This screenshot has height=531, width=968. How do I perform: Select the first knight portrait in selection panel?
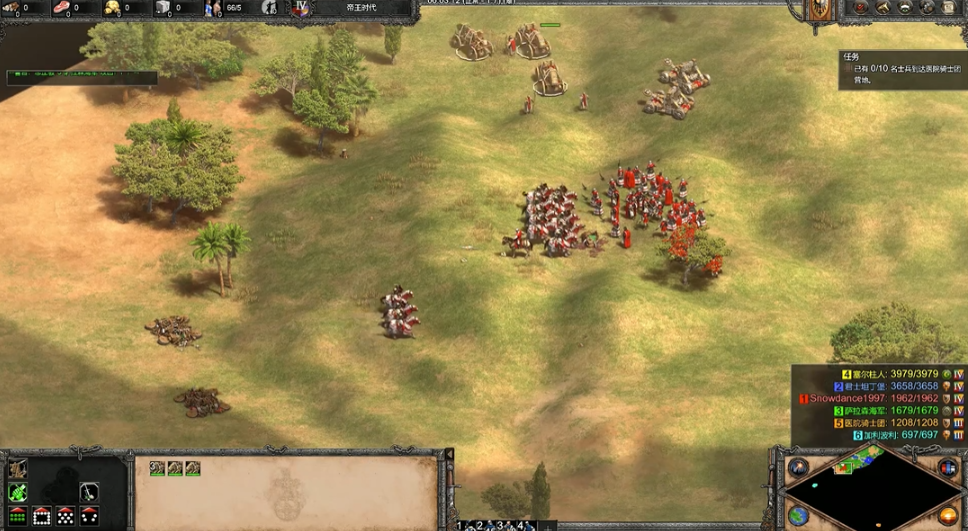(x=157, y=468)
